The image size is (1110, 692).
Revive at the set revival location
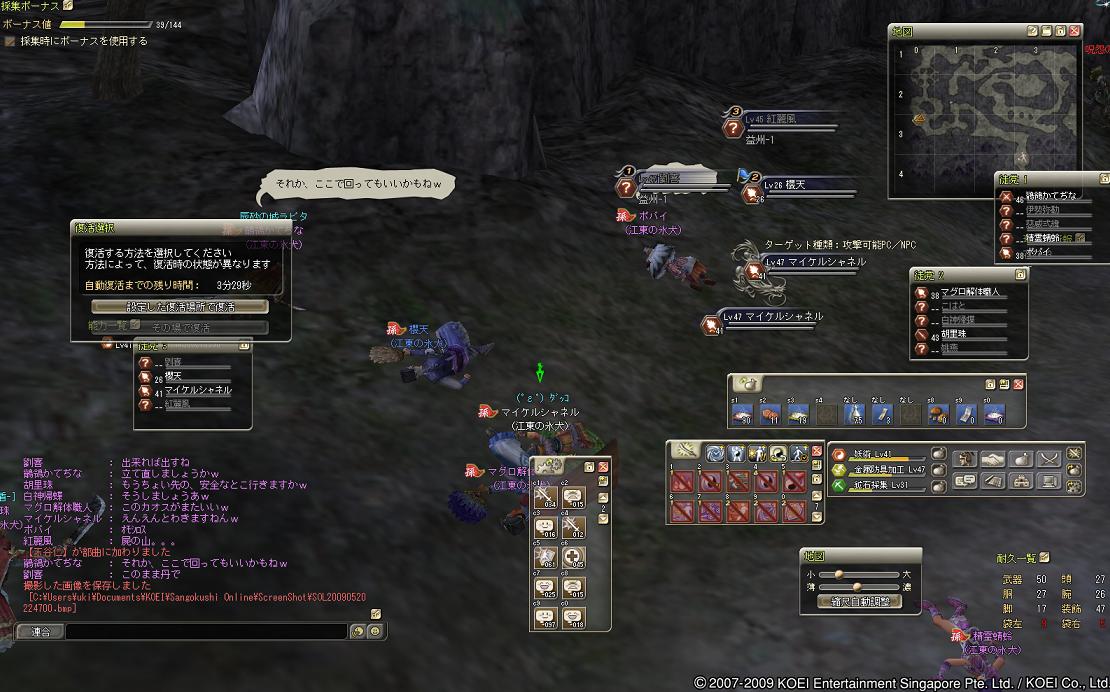coord(180,306)
